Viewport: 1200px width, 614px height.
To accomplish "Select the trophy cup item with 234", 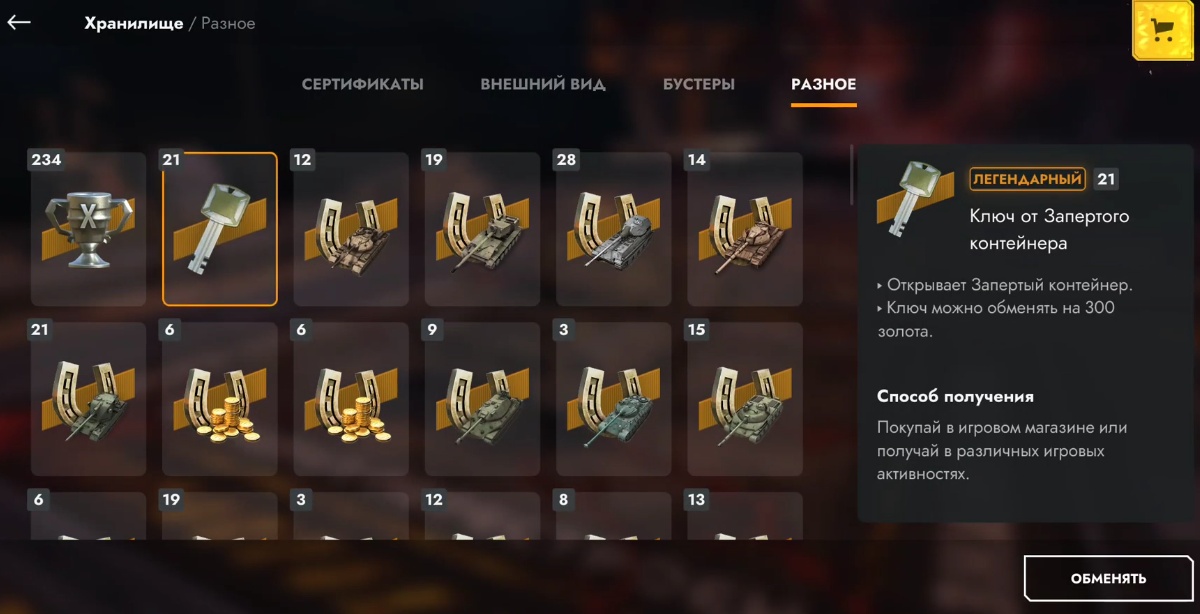I will (88, 230).
